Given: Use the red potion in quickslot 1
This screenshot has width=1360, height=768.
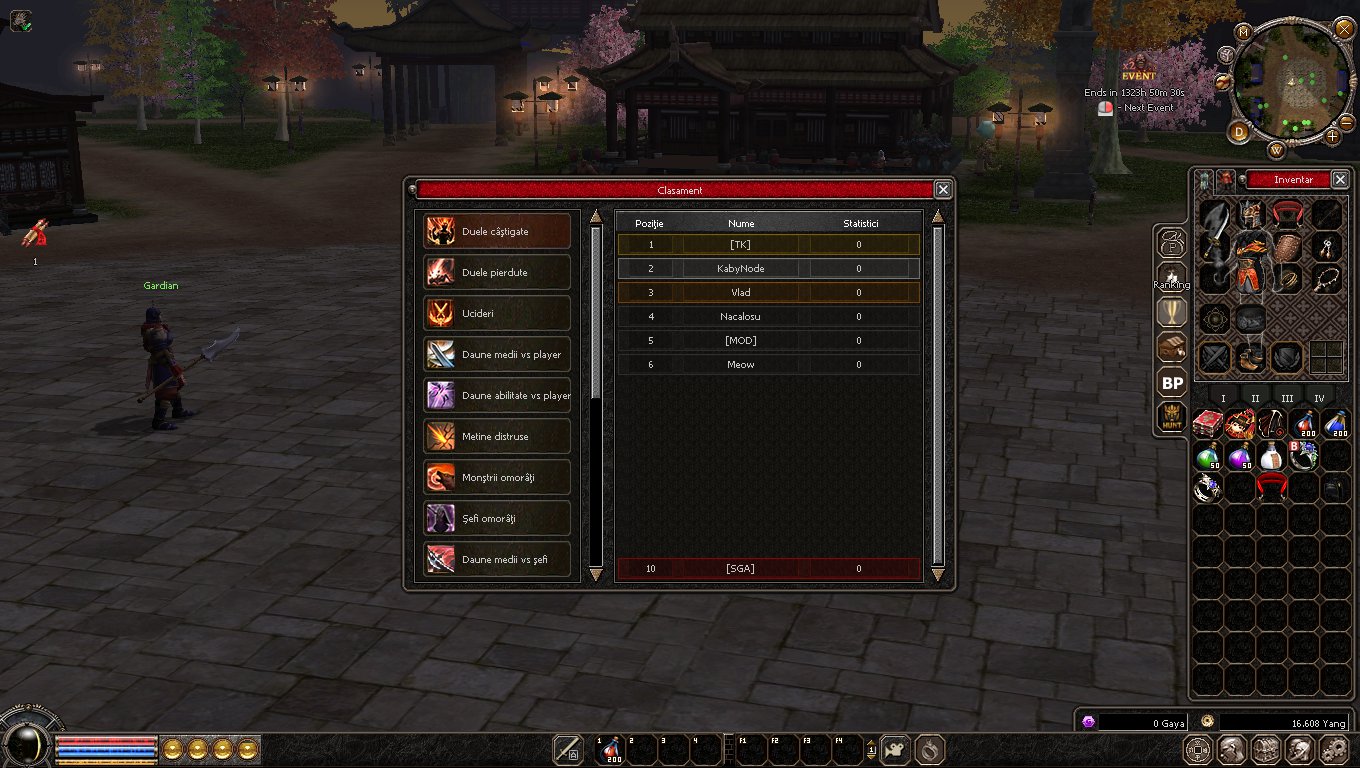Looking at the screenshot, I should (610, 749).
